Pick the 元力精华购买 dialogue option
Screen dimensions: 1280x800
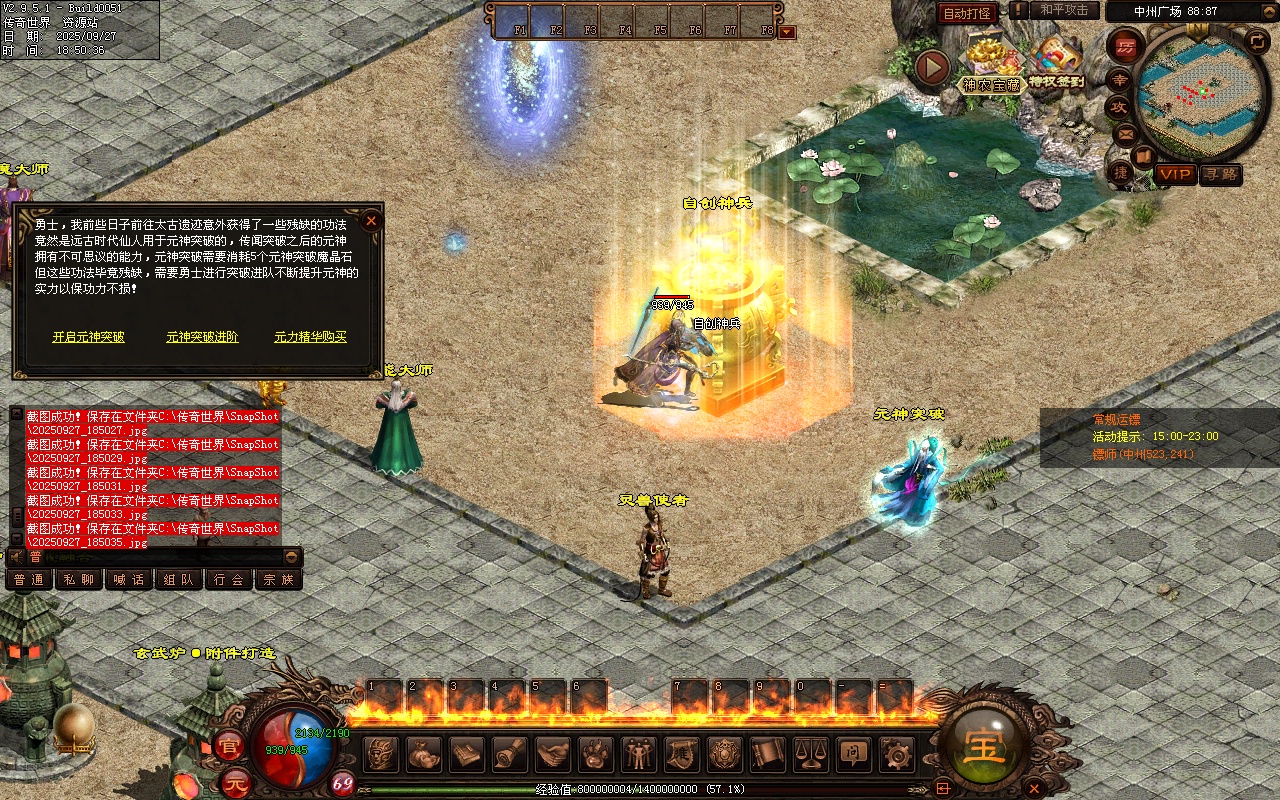pos(311,337)
